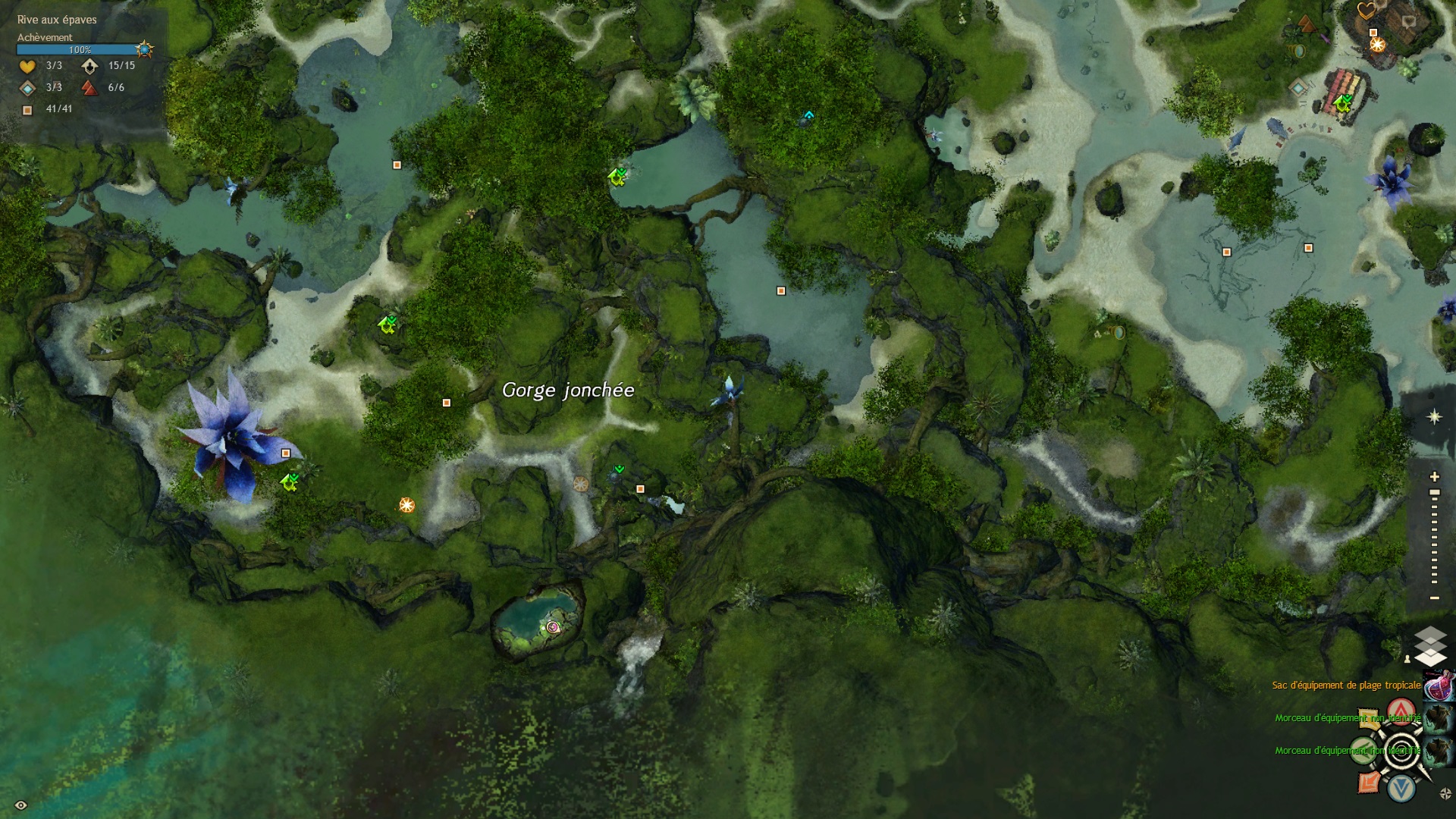This screenshot has width=1456, height=819.
Task: Choose the blue V-shaped squad marker
Action: [1401, 789]
